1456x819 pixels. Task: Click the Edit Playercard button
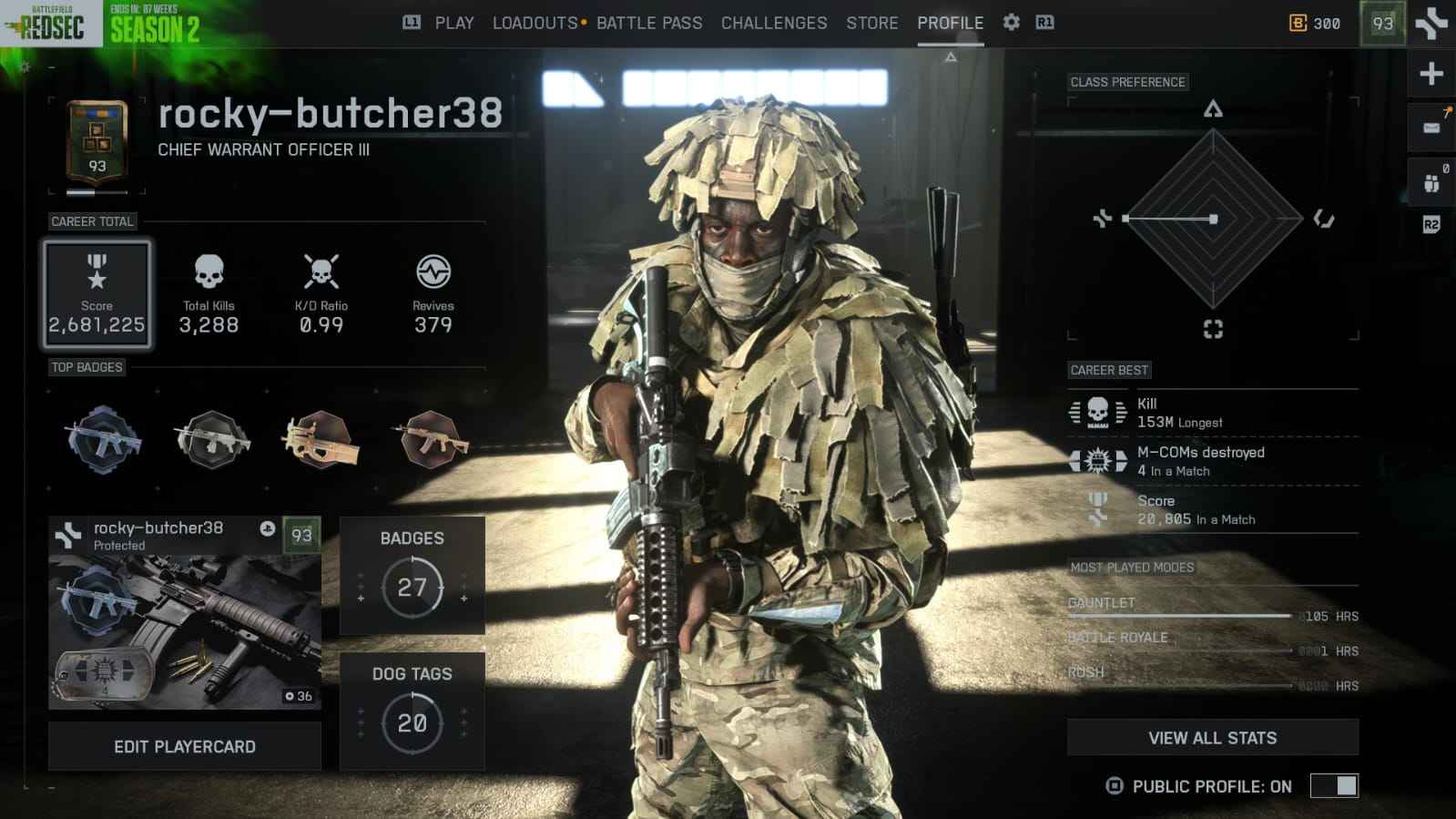click(185, 746)
